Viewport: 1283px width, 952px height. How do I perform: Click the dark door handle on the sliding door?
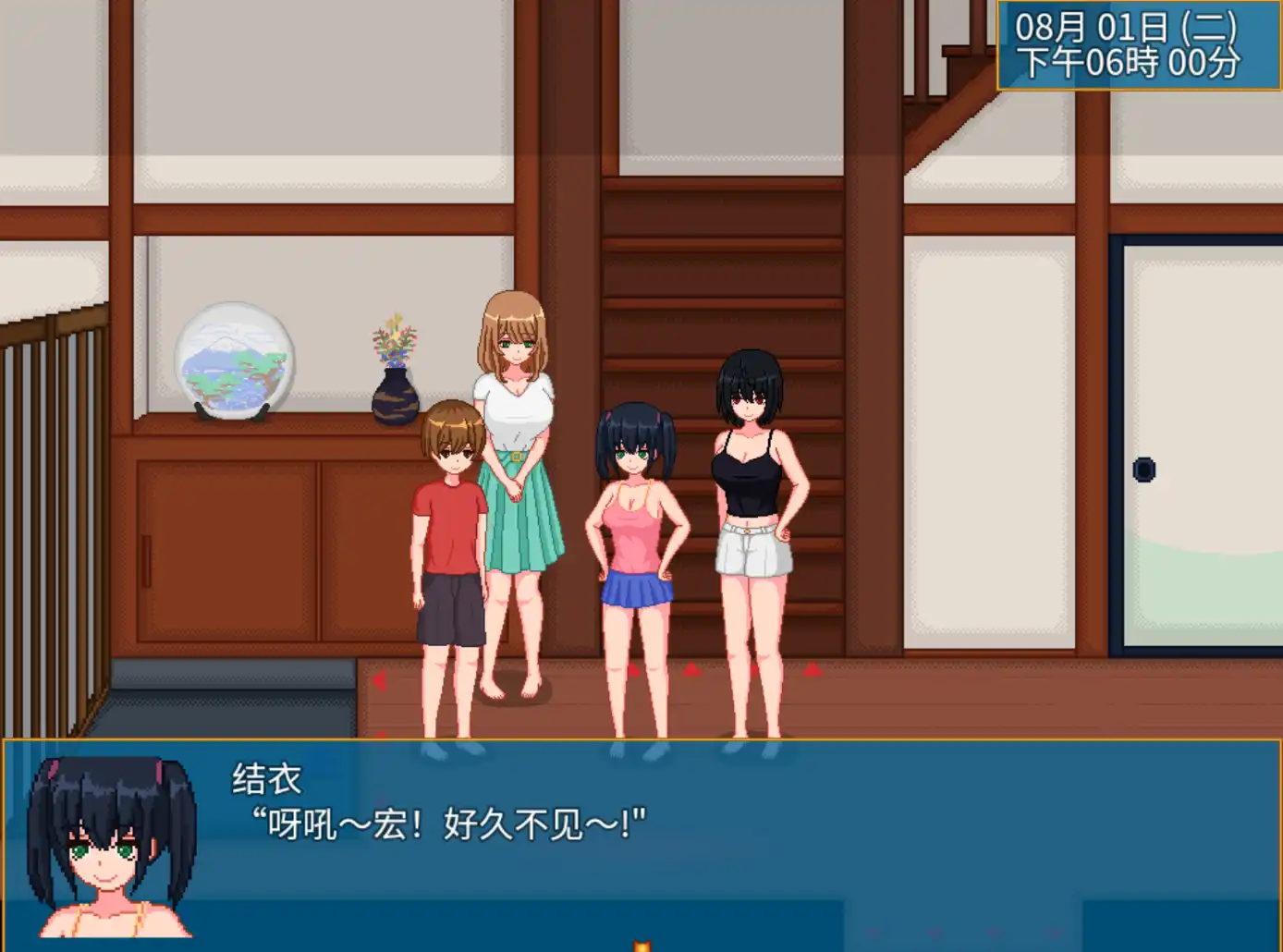1146,471
